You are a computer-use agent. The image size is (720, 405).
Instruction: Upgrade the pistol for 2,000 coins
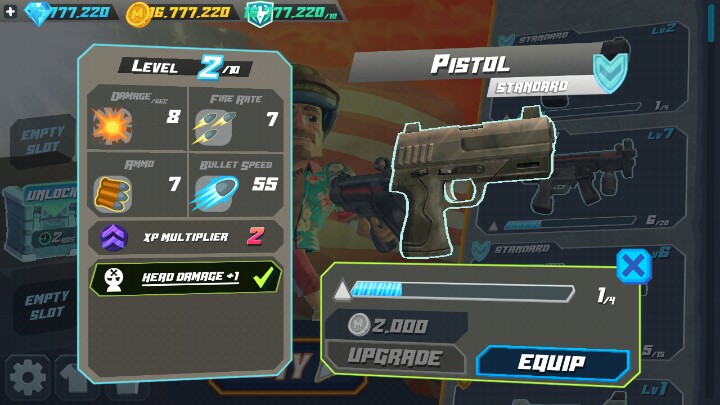click(x=396, y=357)
